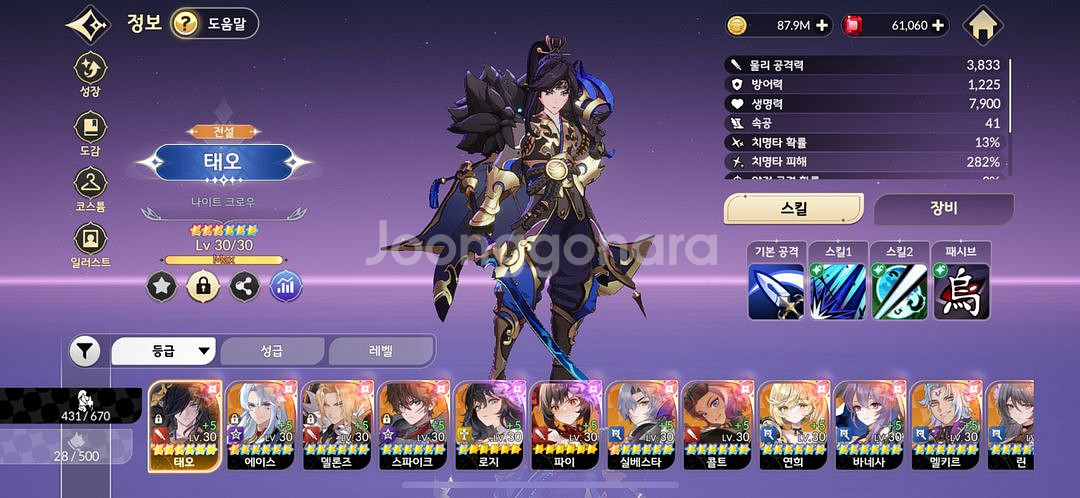Select the 기본 공격 basic attack icon

click(x=776, y=291)
